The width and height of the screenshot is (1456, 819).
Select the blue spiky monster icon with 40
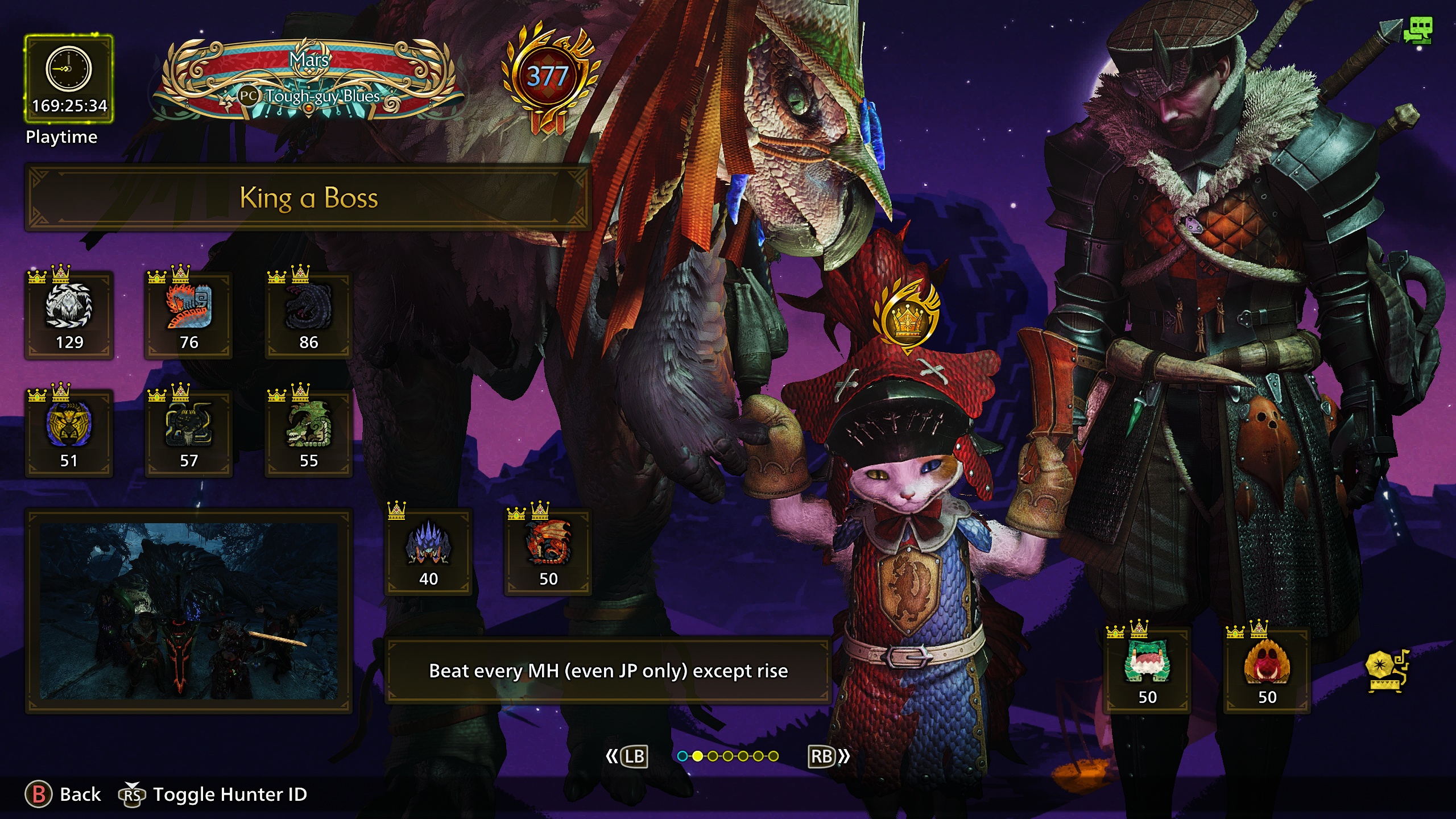(x=429, y=552)
